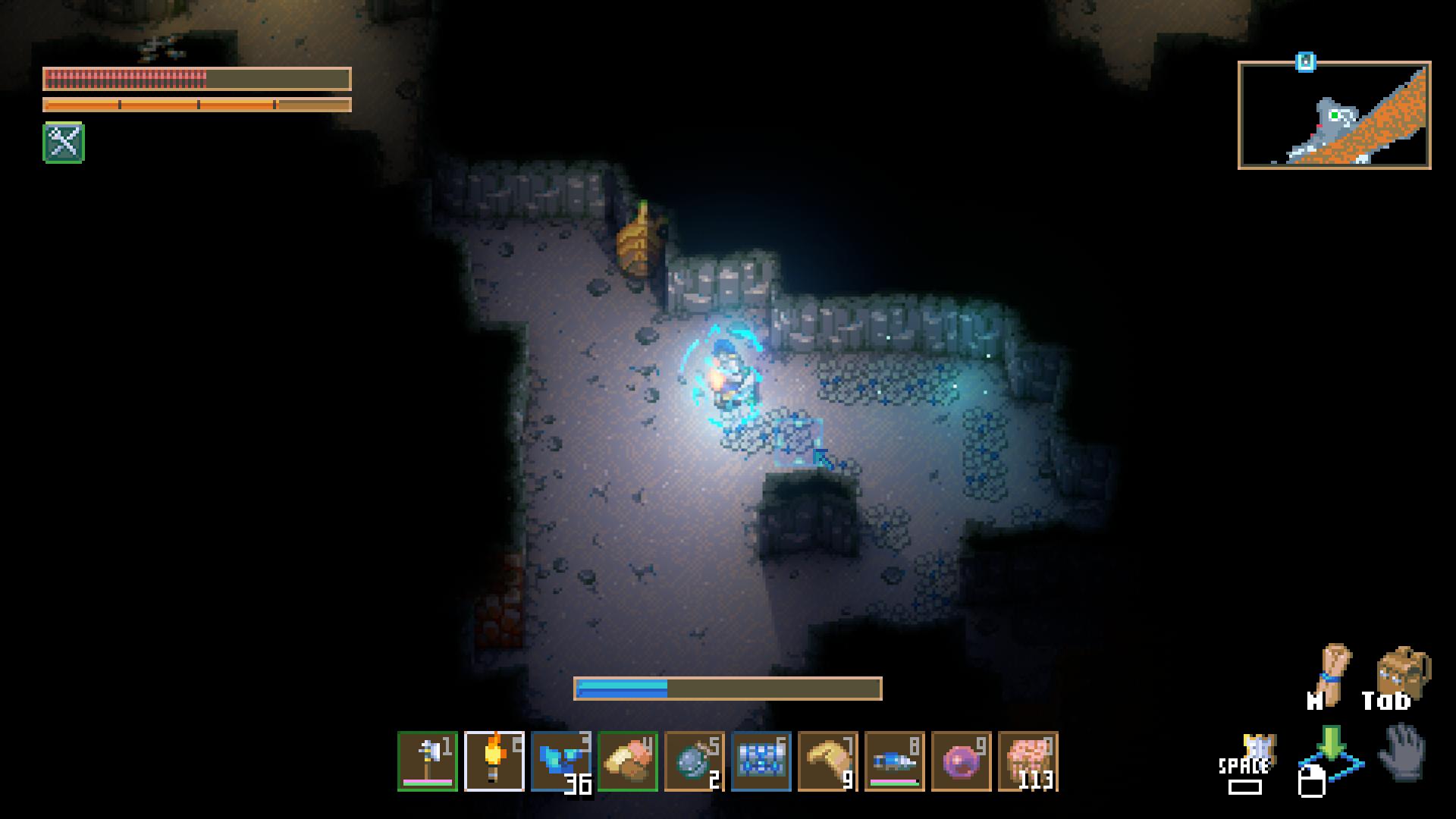This screenshot has height=819, width=1456.
Task: Select the blue patterned rug slot
Action: (x=761, y=761)
